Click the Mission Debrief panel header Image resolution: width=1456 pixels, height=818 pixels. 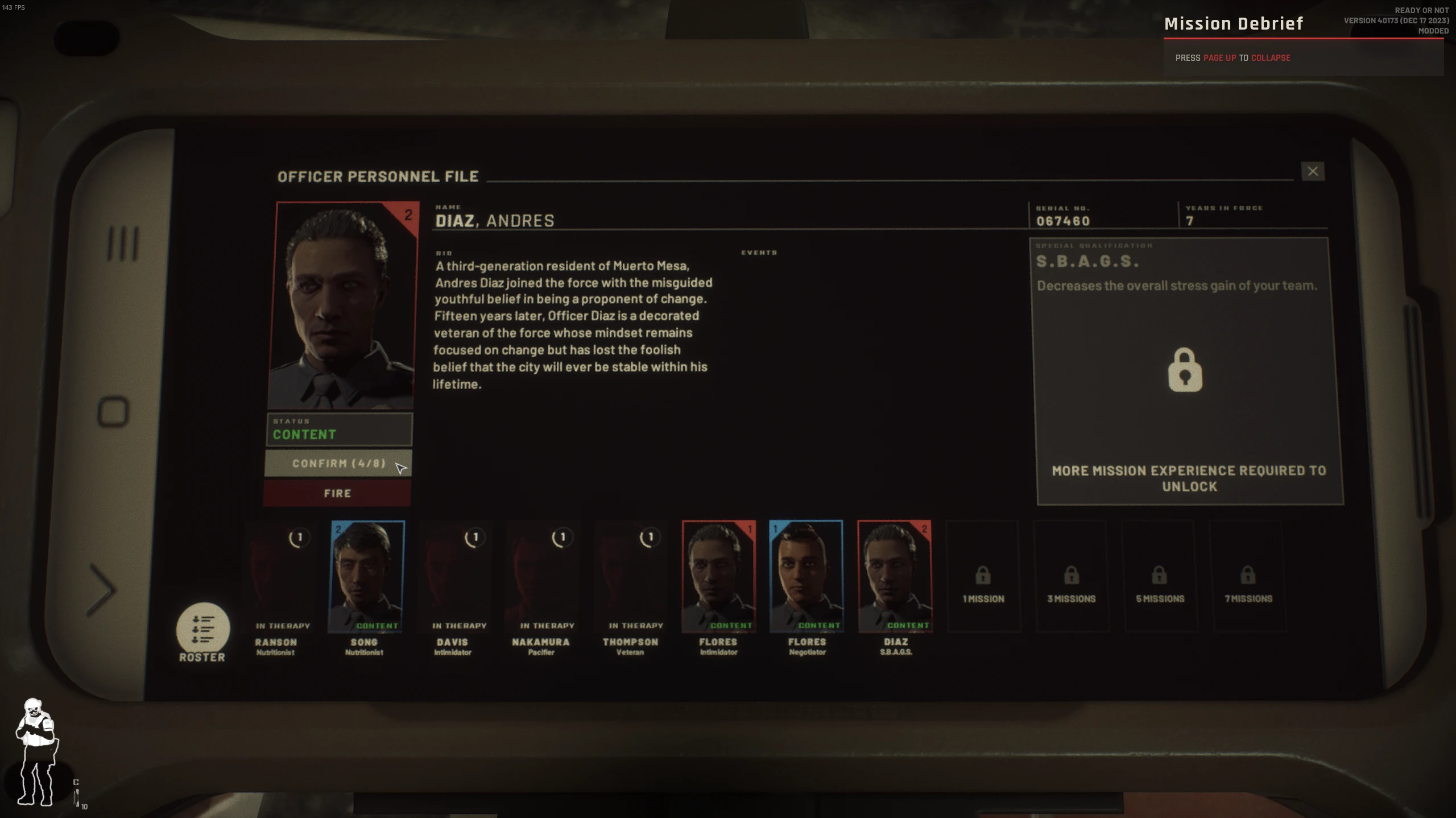point(1233,24)
